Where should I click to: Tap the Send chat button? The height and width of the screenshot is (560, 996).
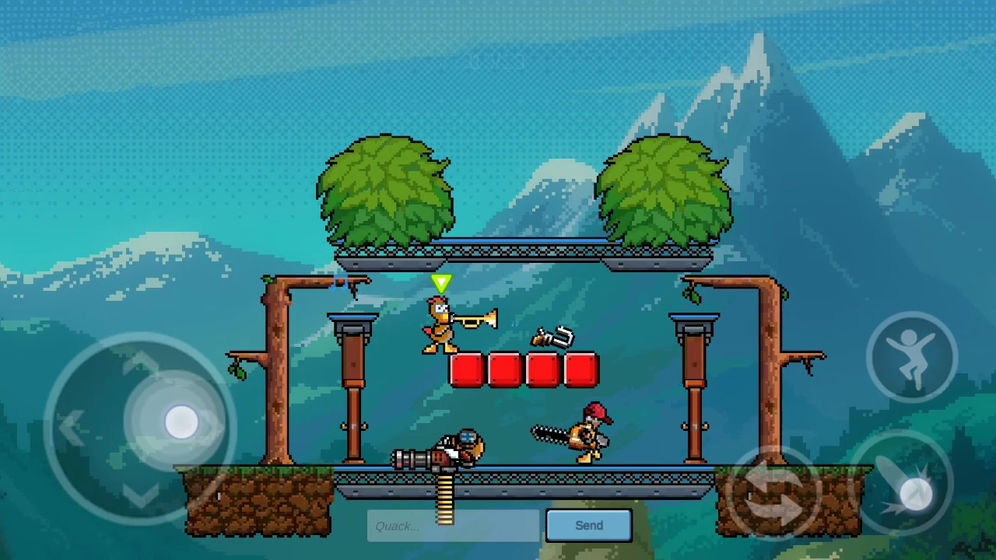pos(588,525)
